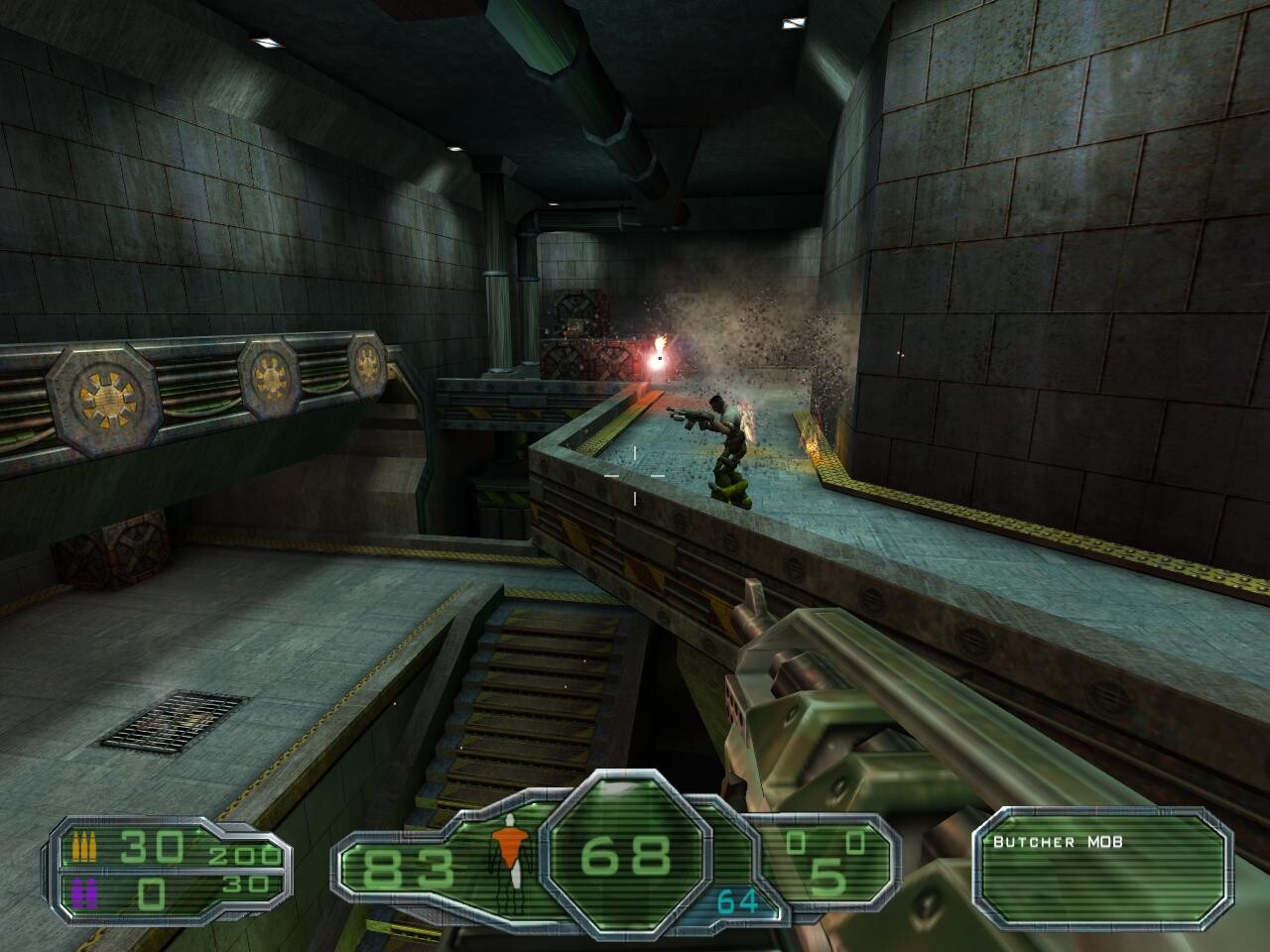Click the purple secondary ammo icon
Image resolution: width=1270 pixels, height=952 pixels.
click(84, 893)
